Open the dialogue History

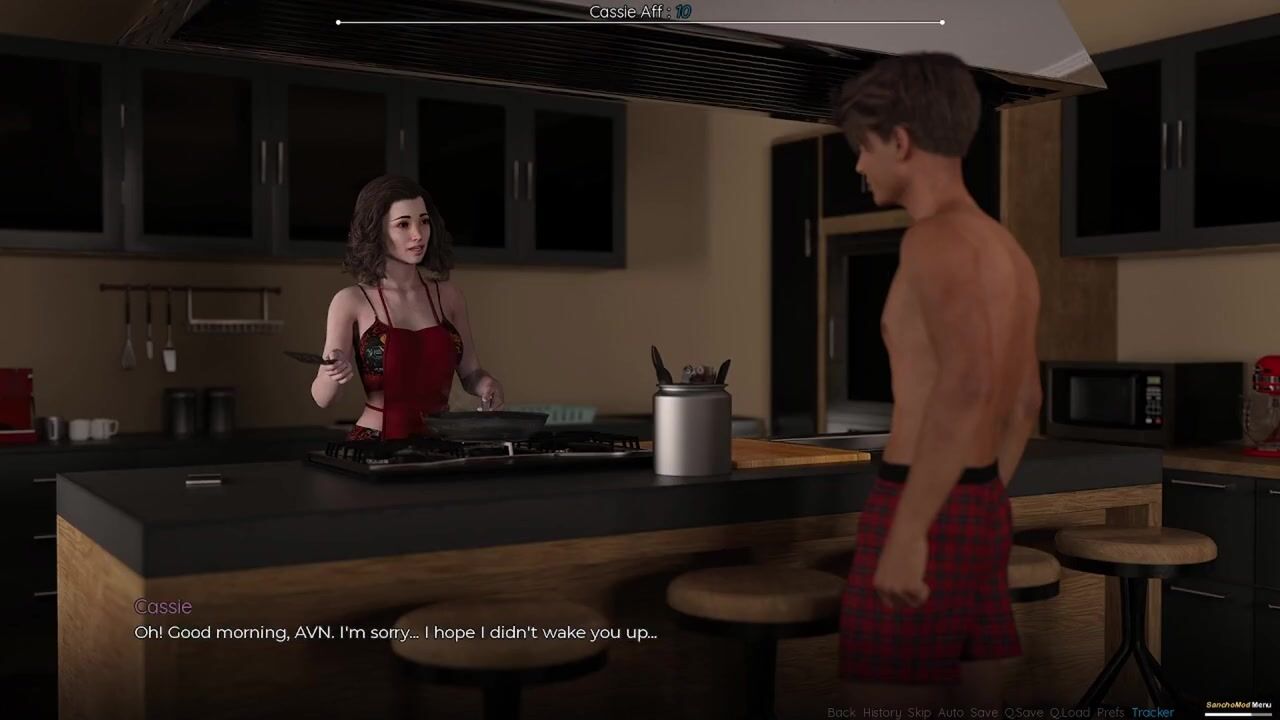pyautogui.click(x=881, y=712)
